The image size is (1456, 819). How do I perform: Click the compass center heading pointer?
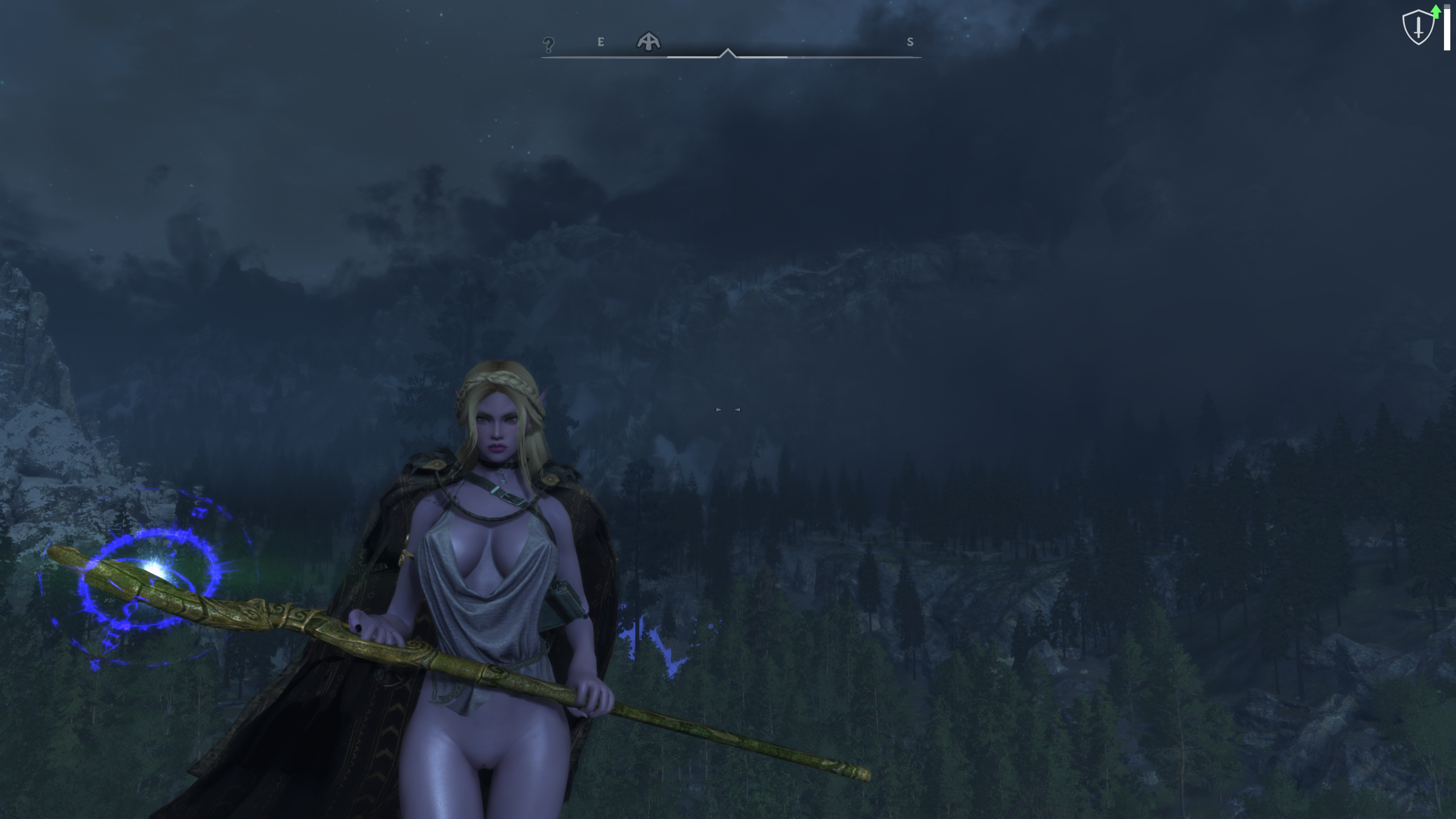tap(727, 53)
